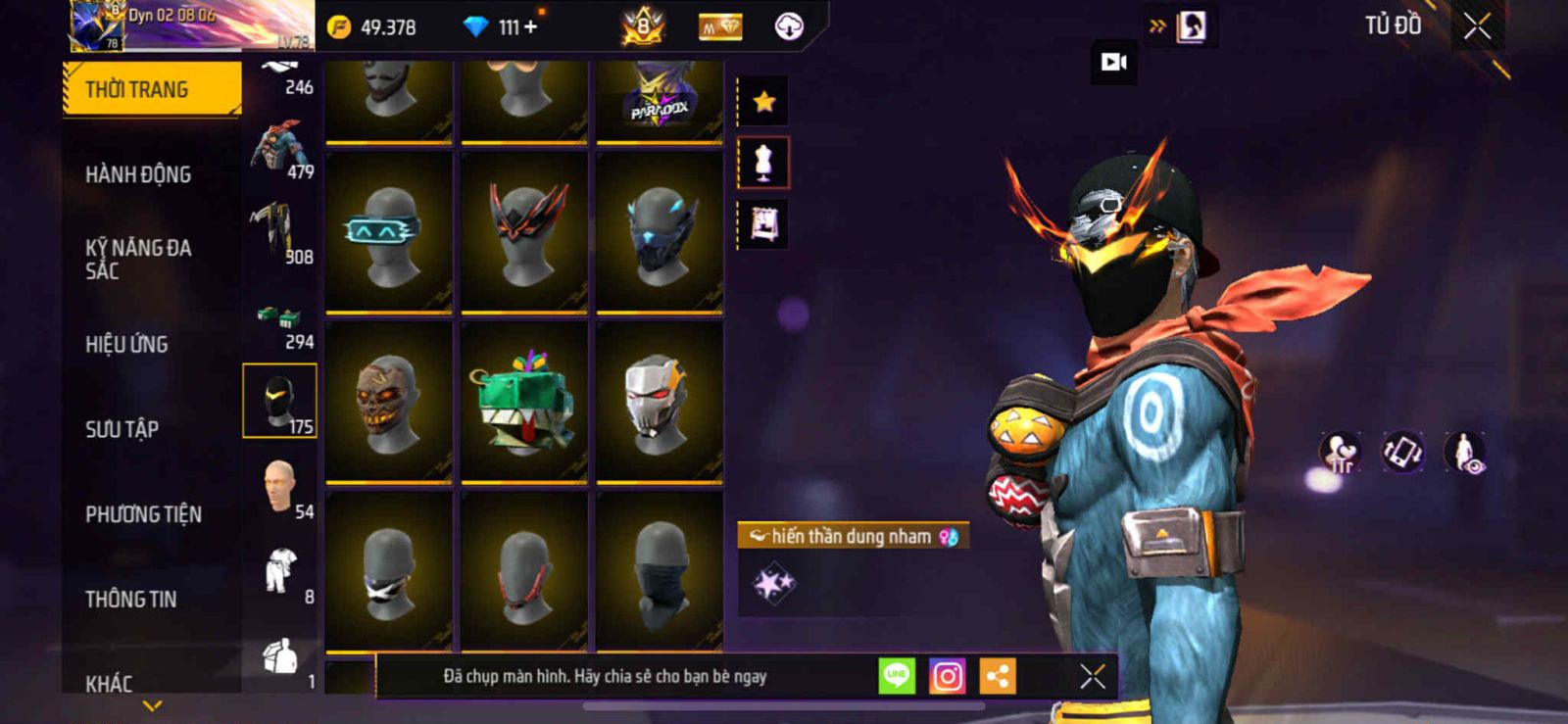The height and width of the screenshot is (724, 1568).
Task: Open the Thời Trang tab
Action: (151, 89)
